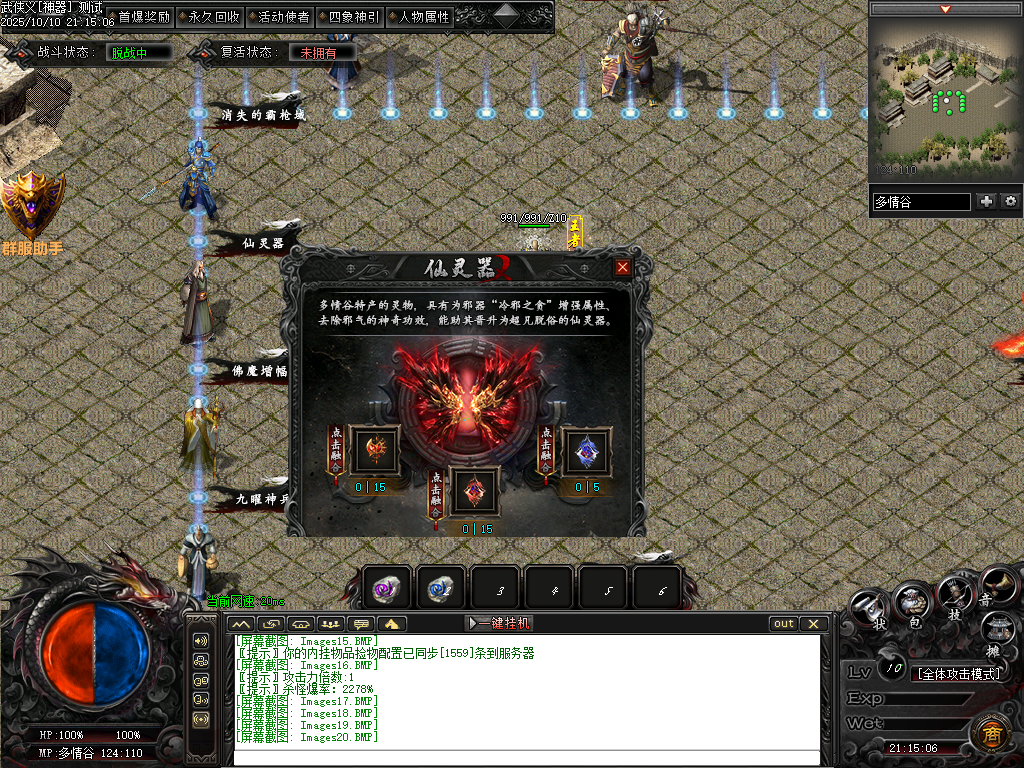Use the purple swirl stone in hotbar slot 1
This screenshot has height=768, width=1024.
pos(387,589)
